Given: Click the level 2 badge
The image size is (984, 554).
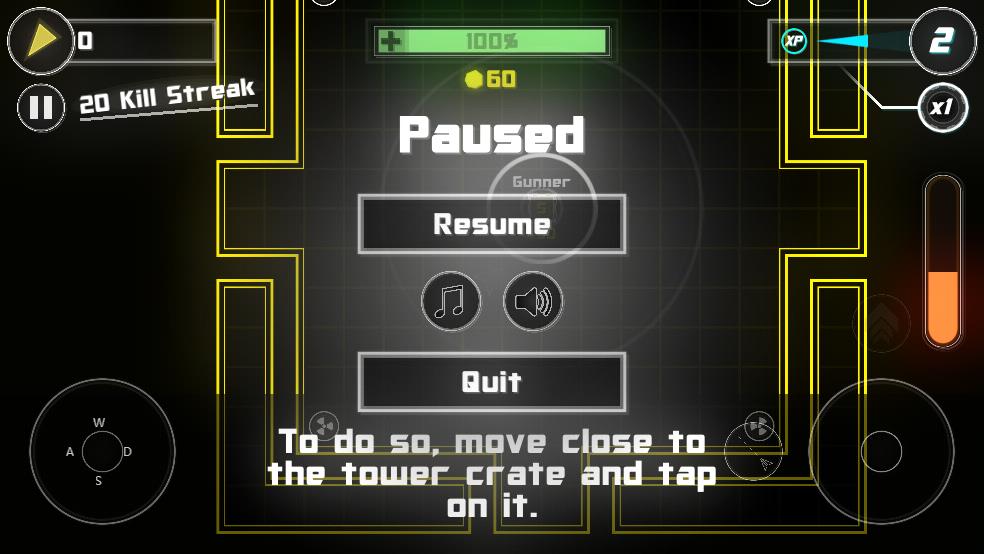Looking at the screenshot, I should [942, 41].
